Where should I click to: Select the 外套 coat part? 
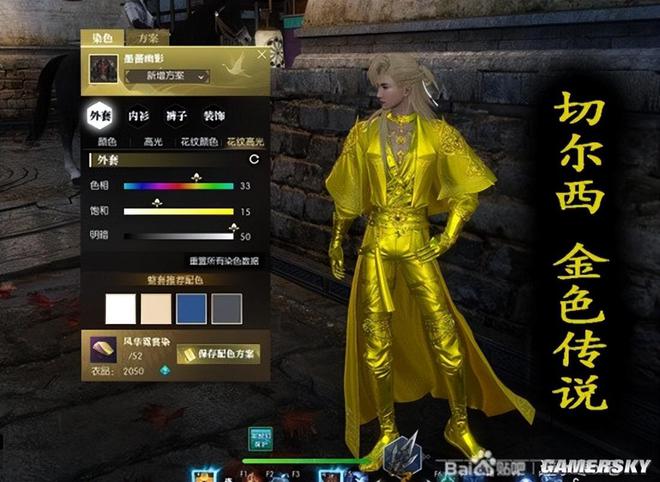click(100, 115)
